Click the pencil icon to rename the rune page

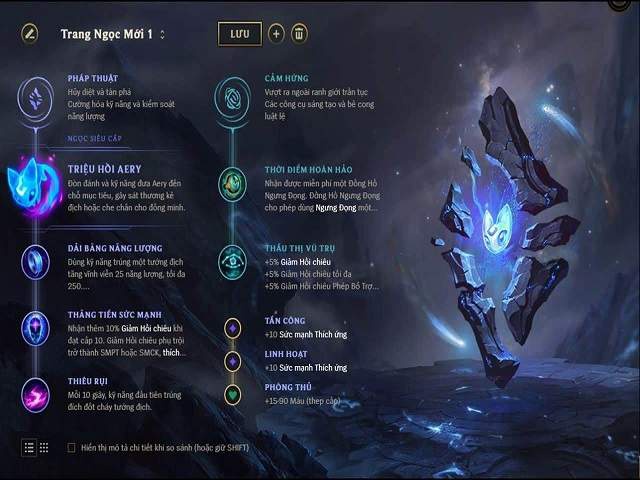point(30,33)
